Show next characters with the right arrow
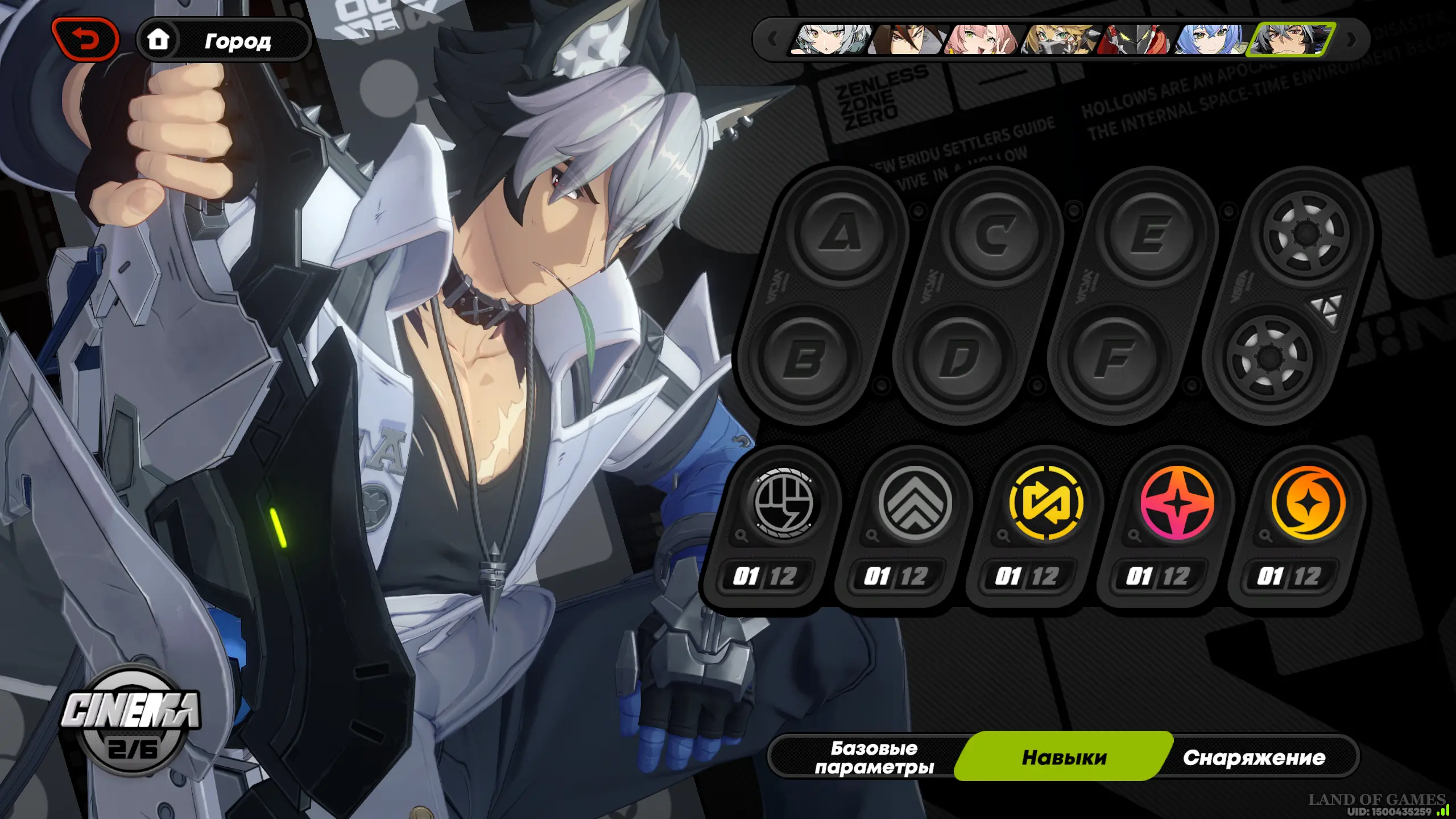The height and width of the screenshot is (819, 1456). 1352,40
